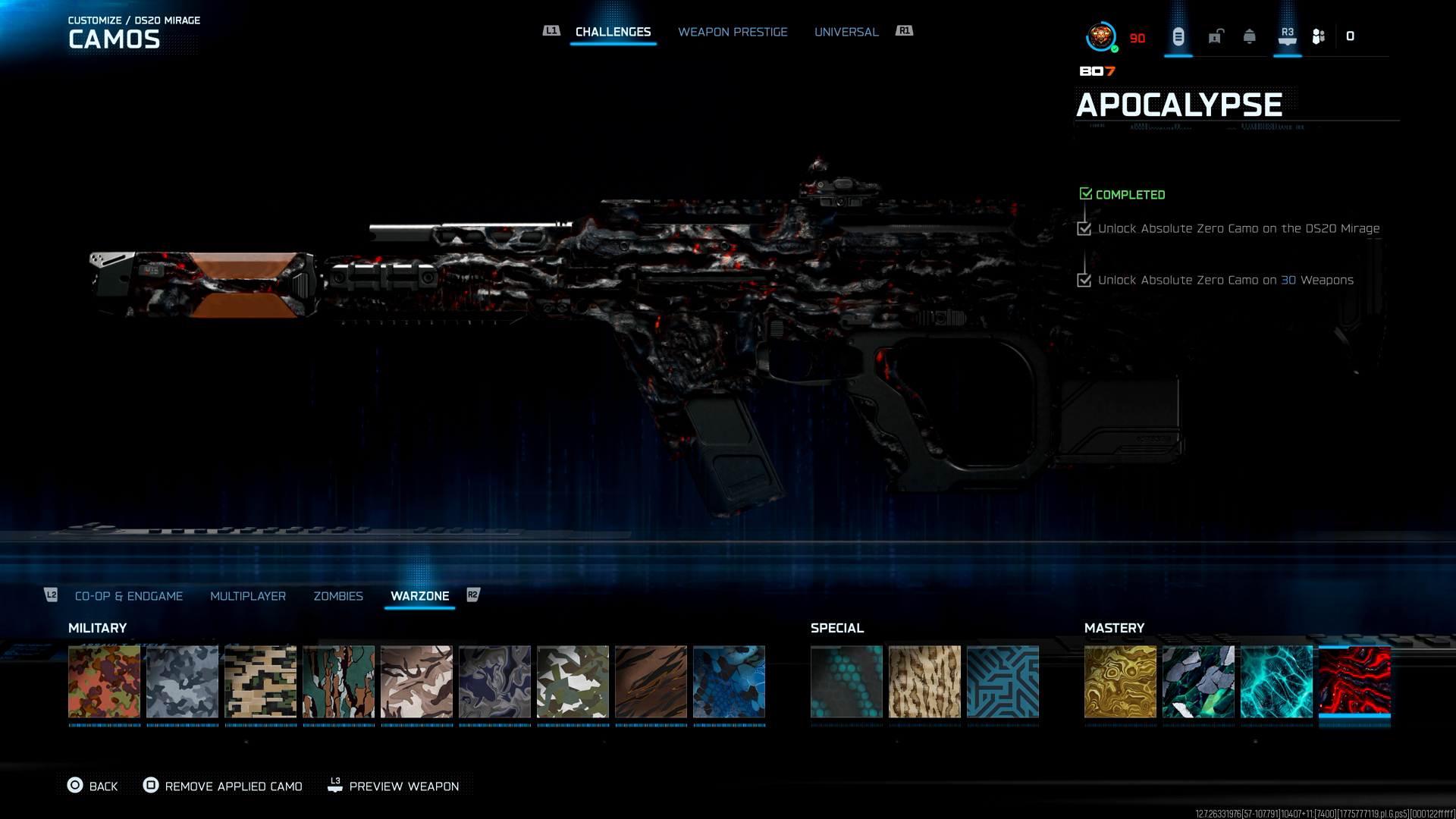Pick the tan tiger-stripe special camo
The image size is (1456, 819).
(x=924, y=682)
